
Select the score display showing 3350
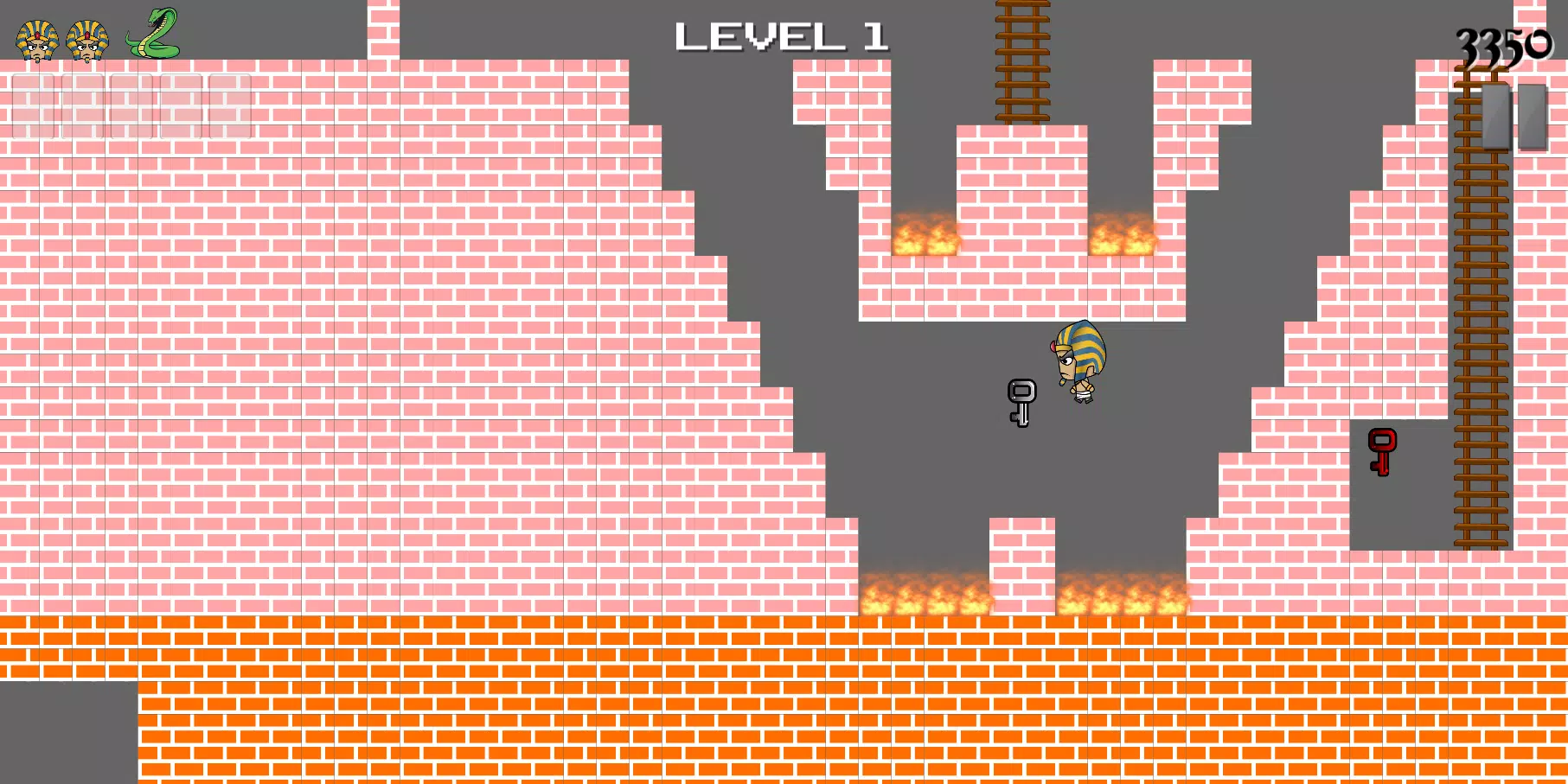coord(1505,43)
